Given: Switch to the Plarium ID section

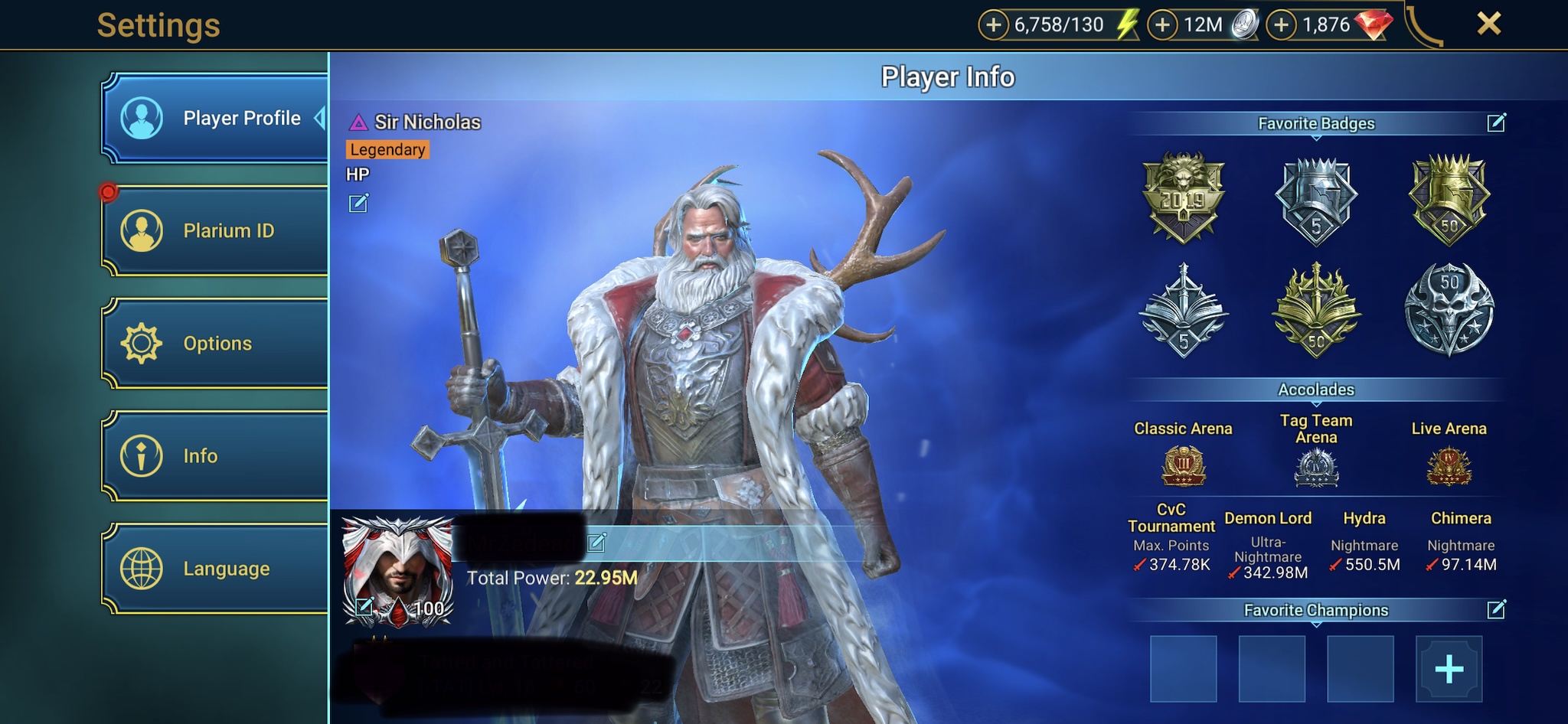Looking at the screenshot, I should 217,230.
